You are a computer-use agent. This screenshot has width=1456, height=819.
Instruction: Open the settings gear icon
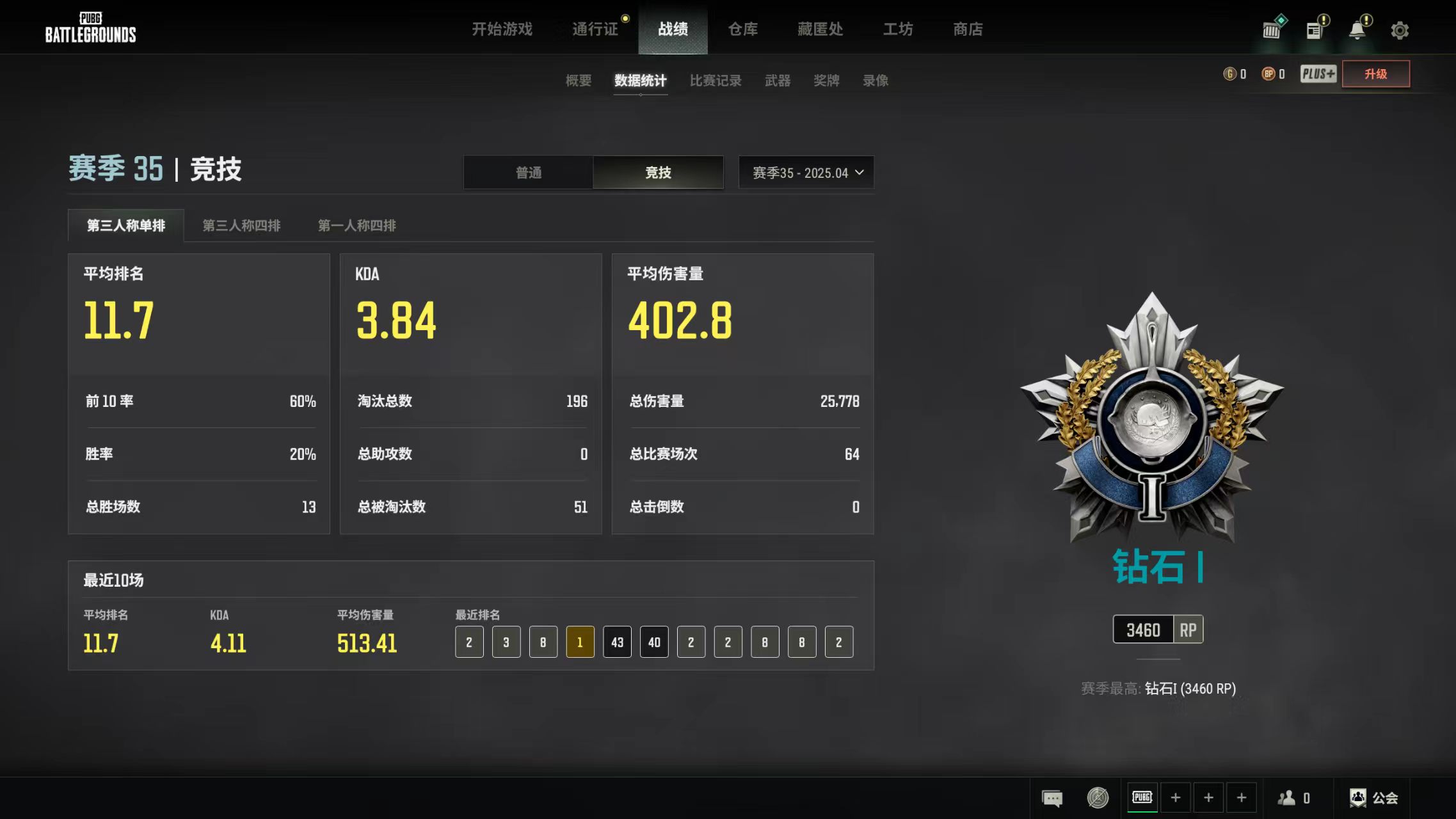point(1400,29)
